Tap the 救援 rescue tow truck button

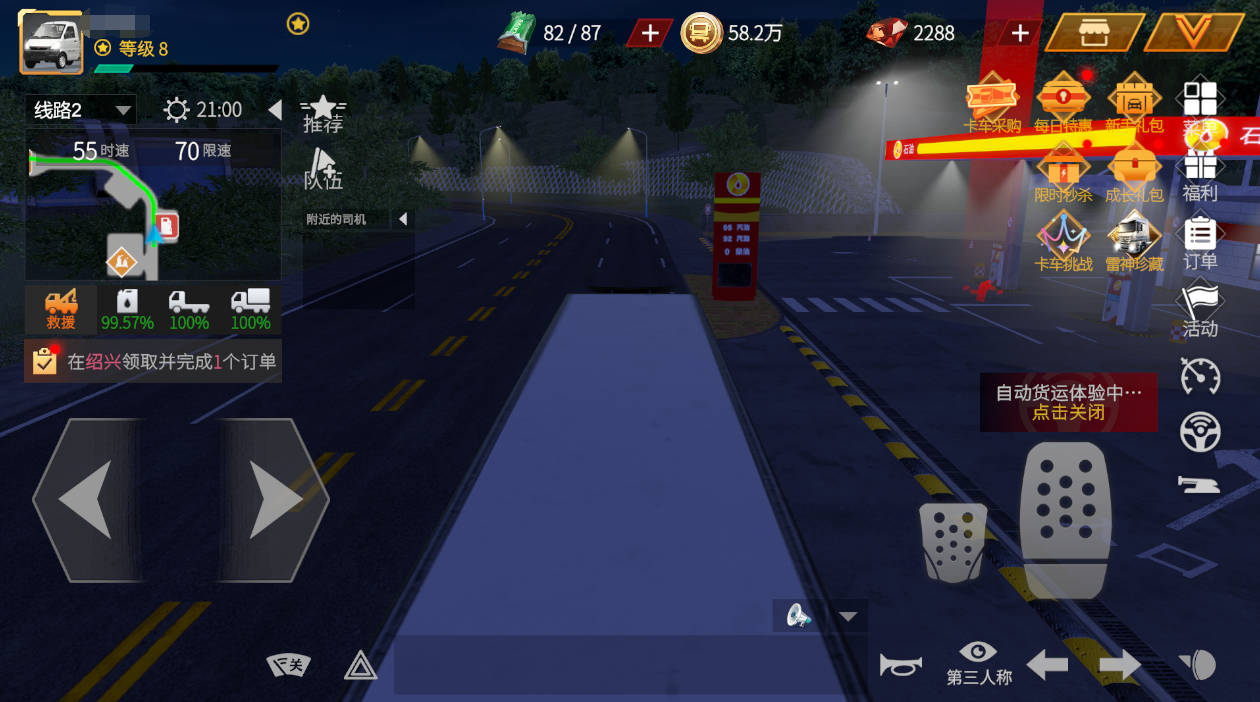(61, 309)
